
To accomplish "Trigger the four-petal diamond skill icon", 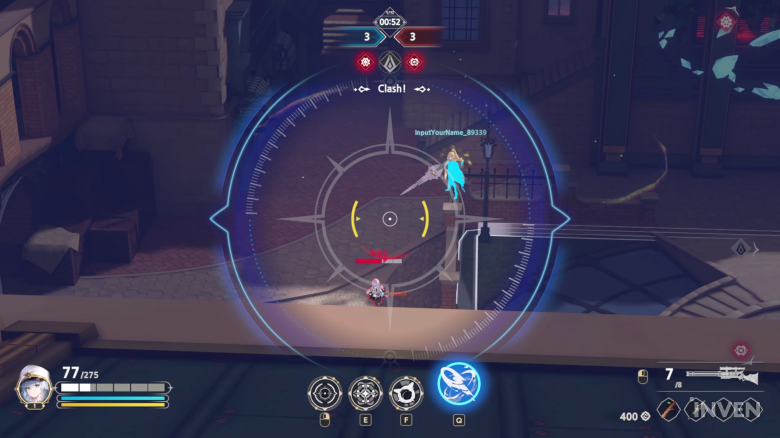I will [x=365, y=392].
